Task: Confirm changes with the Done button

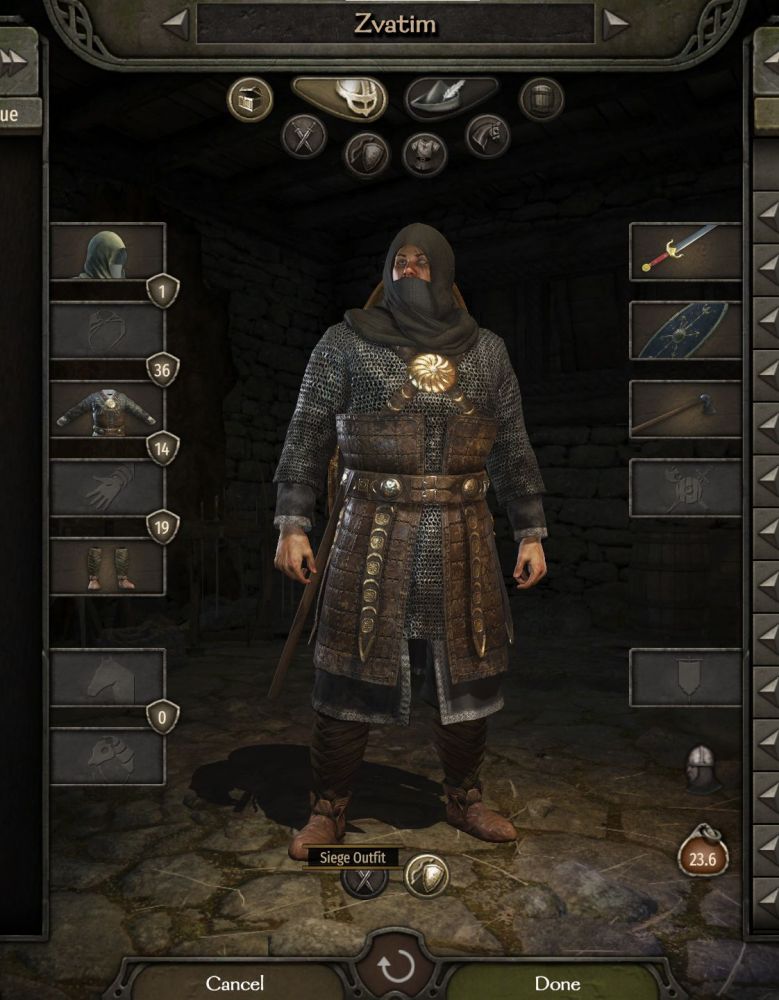Action: pos(557,982)
